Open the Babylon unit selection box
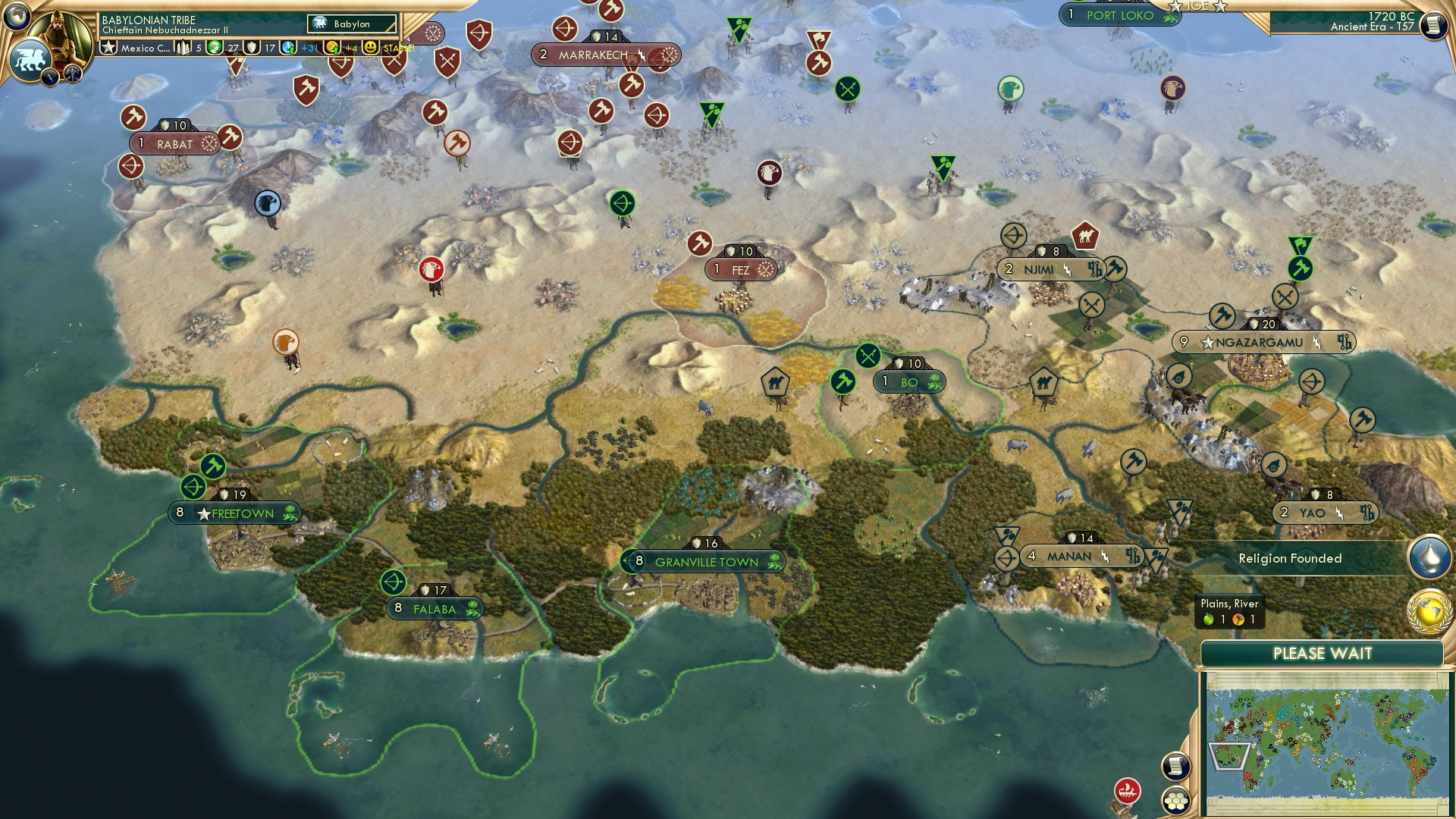This screenshot has width=1456, height=819. click(x=351, y=24)
